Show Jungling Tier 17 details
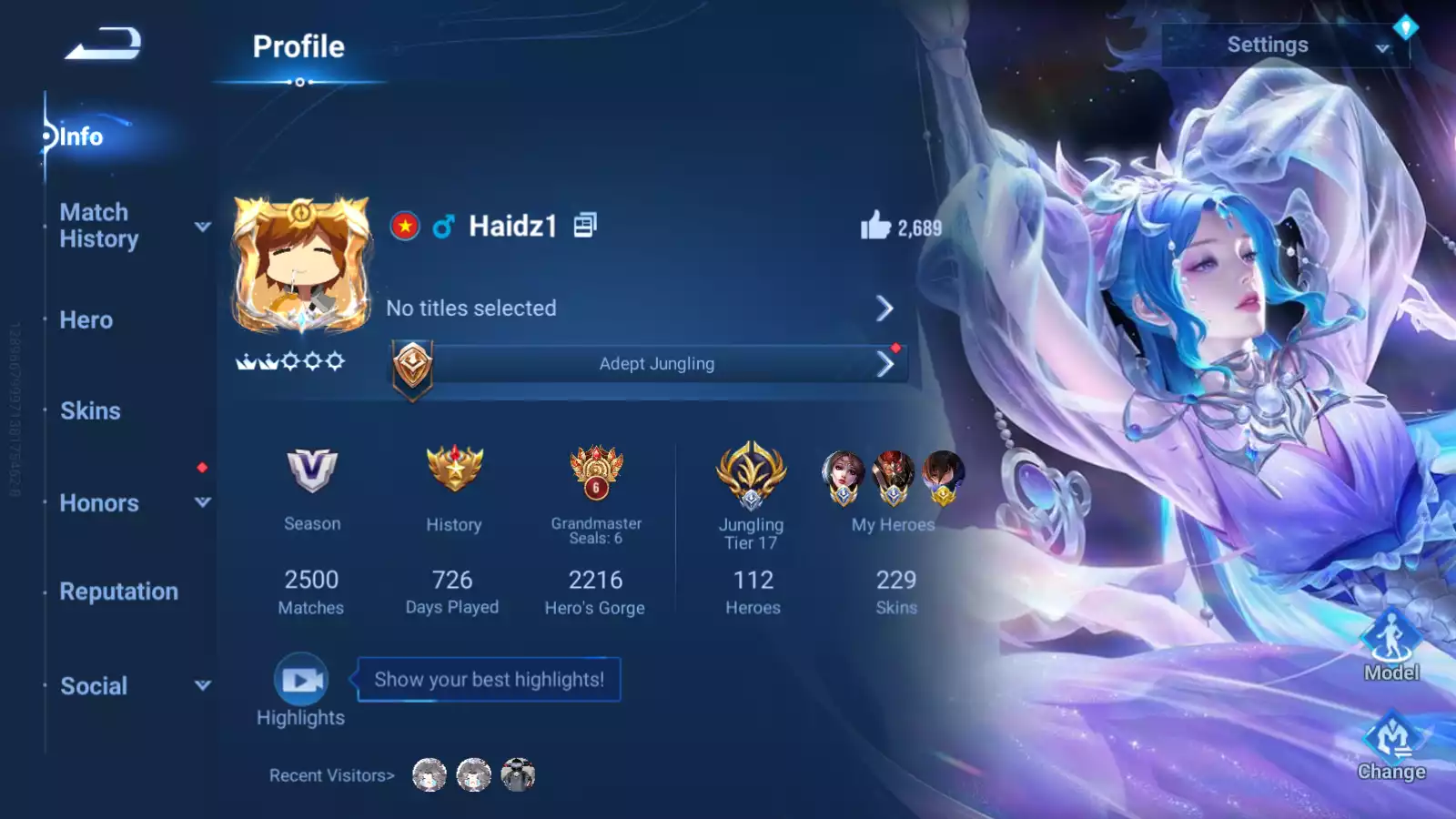 [751, 475]
